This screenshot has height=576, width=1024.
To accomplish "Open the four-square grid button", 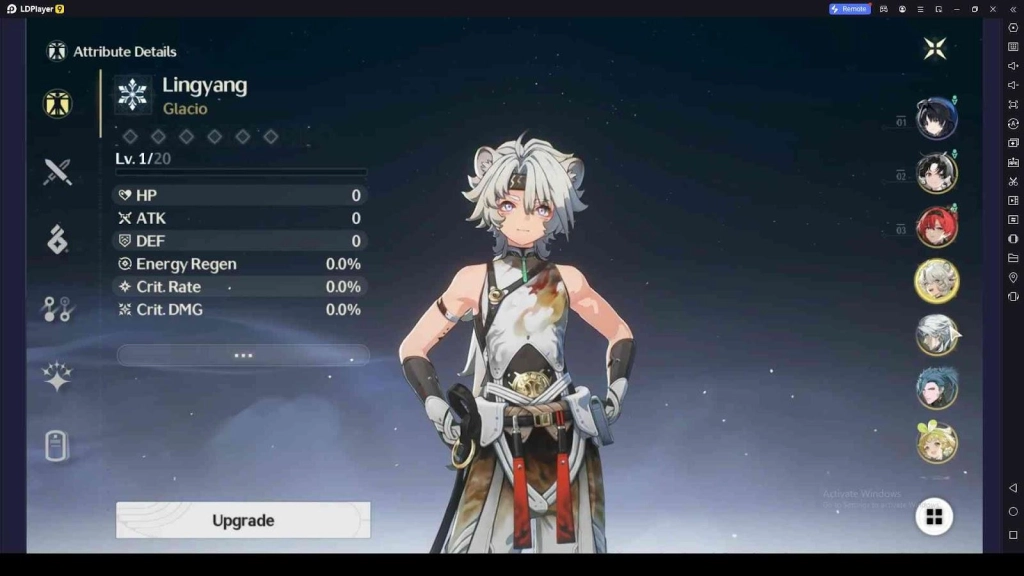I will [x=934, y=516].
